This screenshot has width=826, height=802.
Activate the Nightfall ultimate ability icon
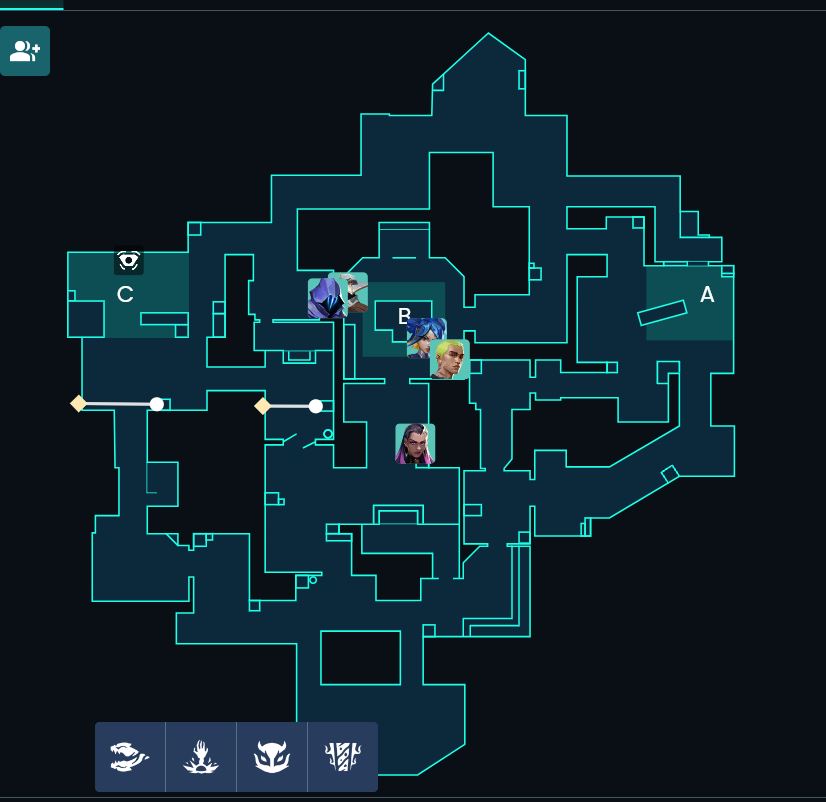point(343,757)
